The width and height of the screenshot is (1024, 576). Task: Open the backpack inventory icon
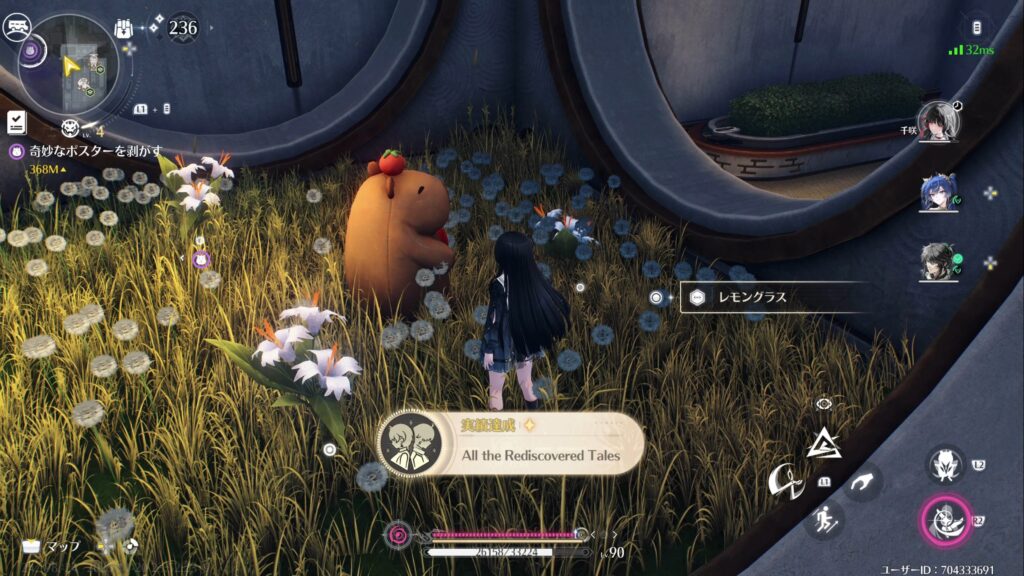click(x=125, y=28)
